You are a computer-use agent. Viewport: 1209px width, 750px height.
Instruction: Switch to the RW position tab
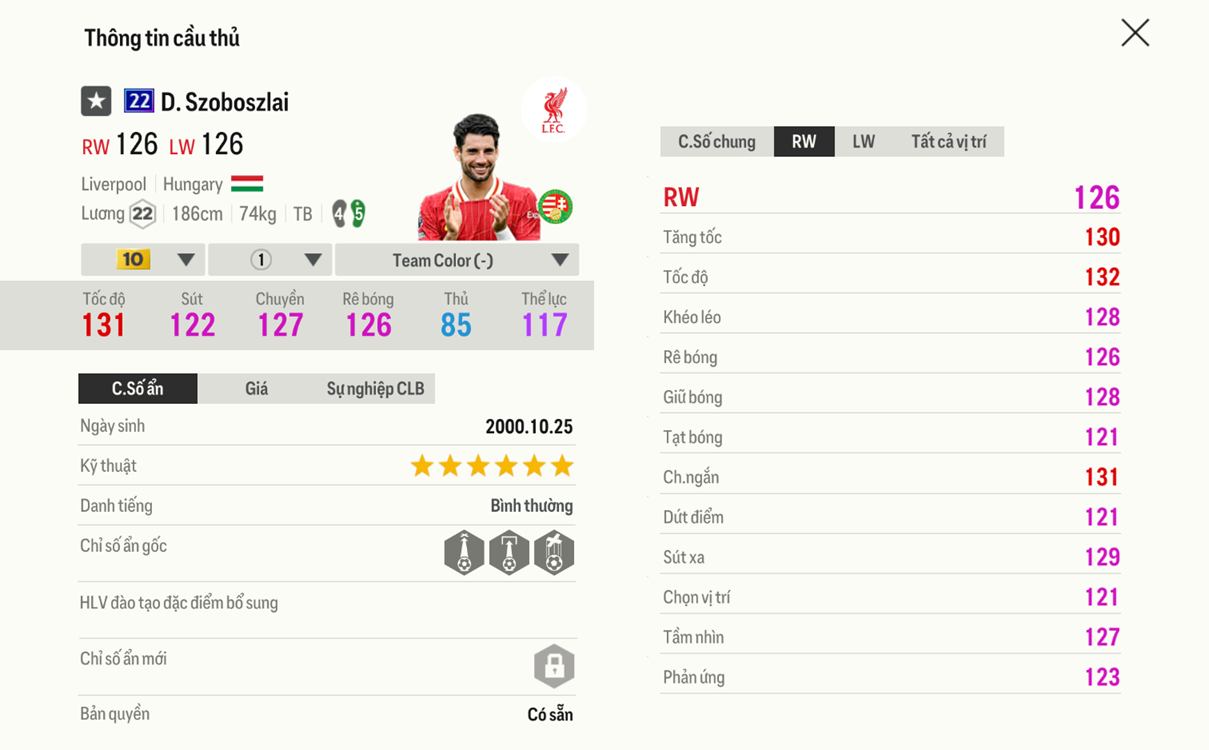(804, 142)
